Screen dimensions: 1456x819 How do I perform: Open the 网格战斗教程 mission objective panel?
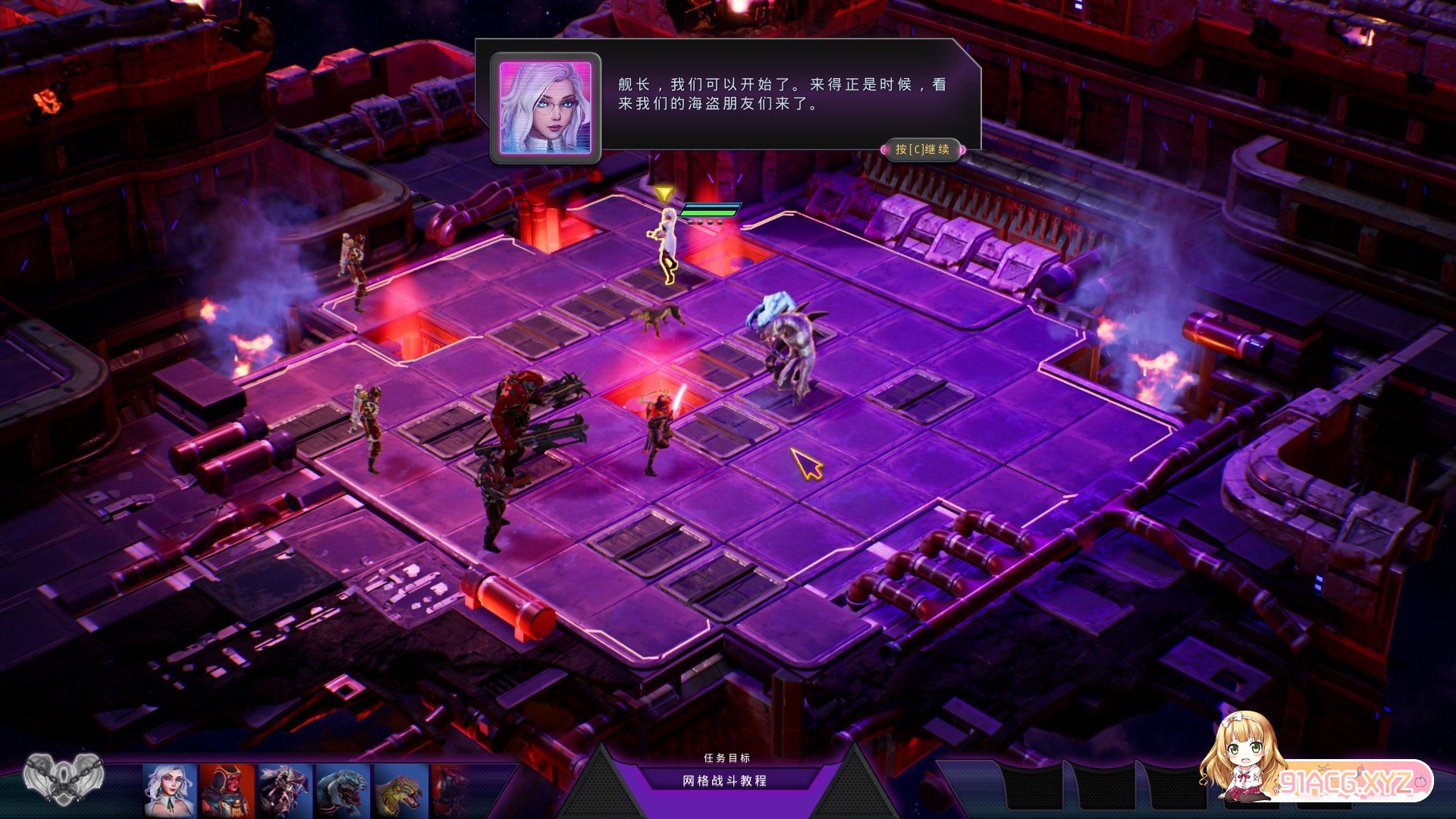point(725,780)
